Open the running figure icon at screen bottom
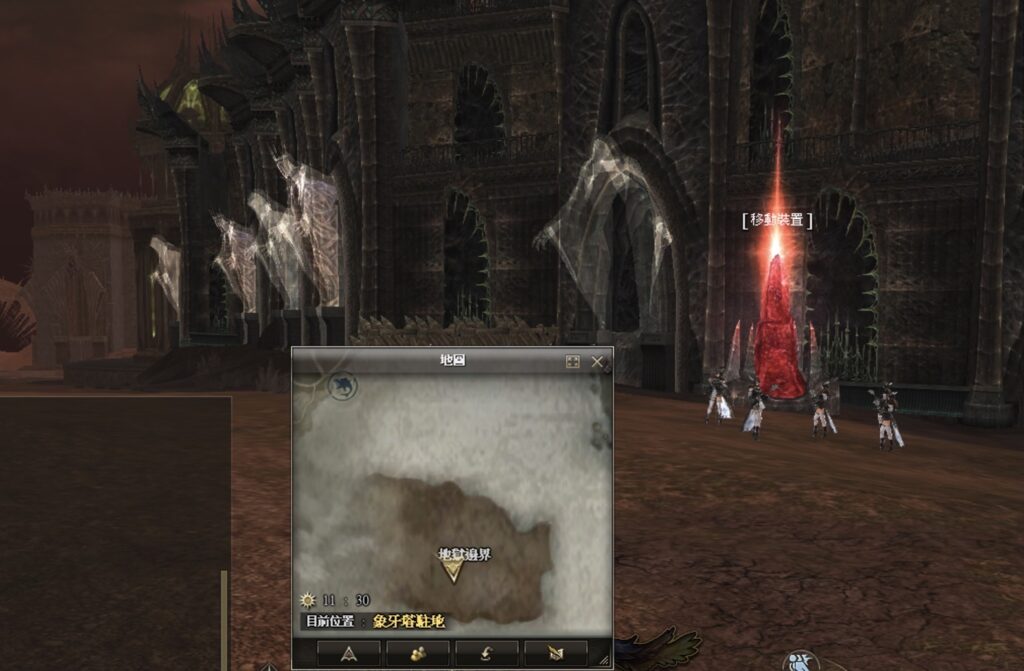Image resolution: width=1024 pixels, height=671 pixels. pos(799,662)
